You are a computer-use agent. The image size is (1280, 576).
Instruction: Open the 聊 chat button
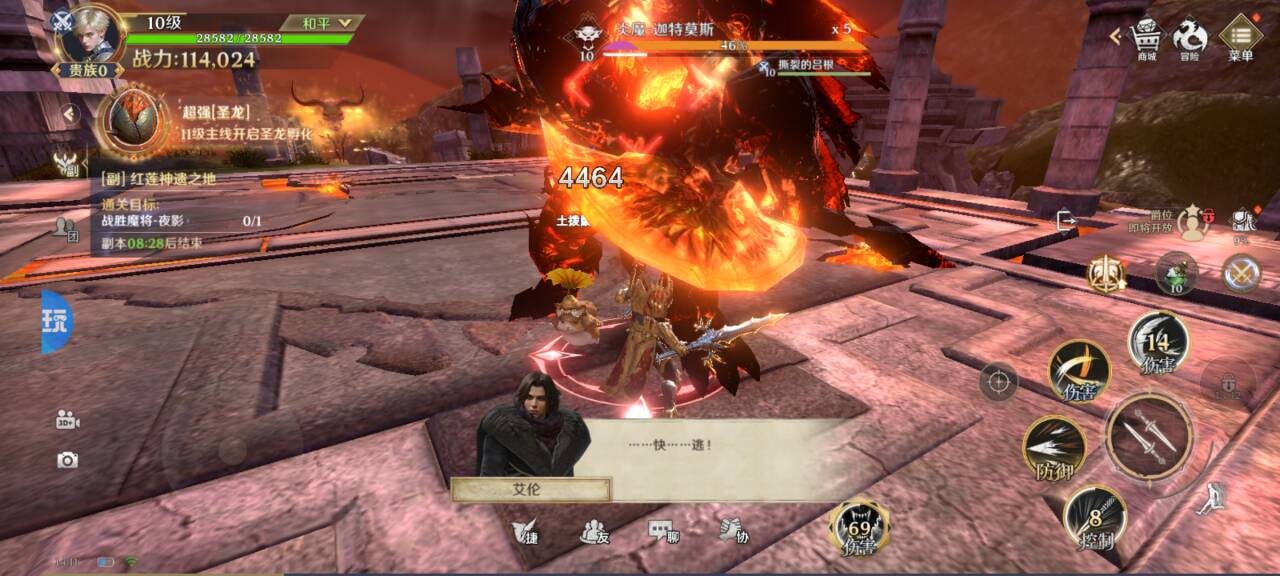click(x=663, y=532)
